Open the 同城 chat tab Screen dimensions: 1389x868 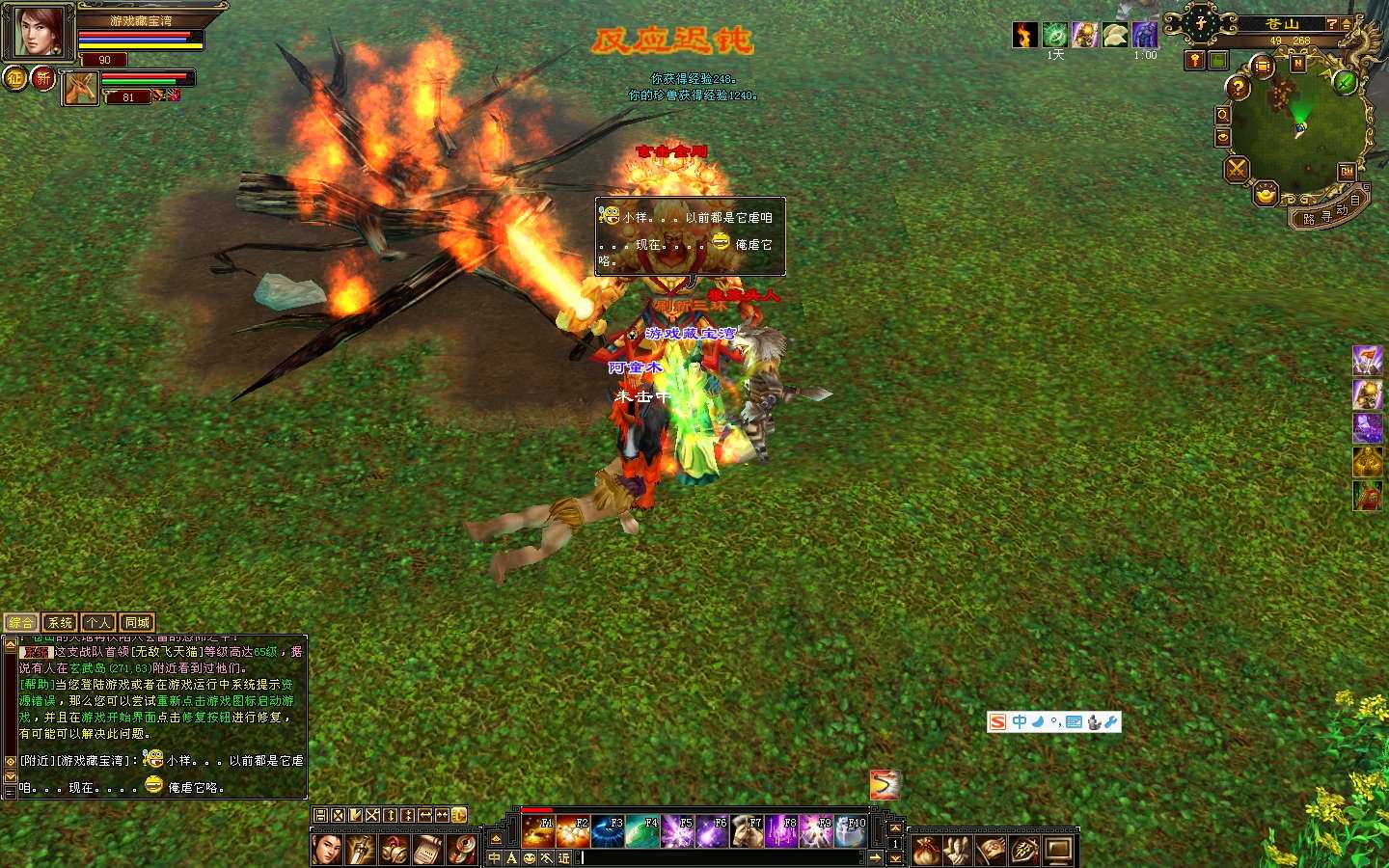pos(137,623)
